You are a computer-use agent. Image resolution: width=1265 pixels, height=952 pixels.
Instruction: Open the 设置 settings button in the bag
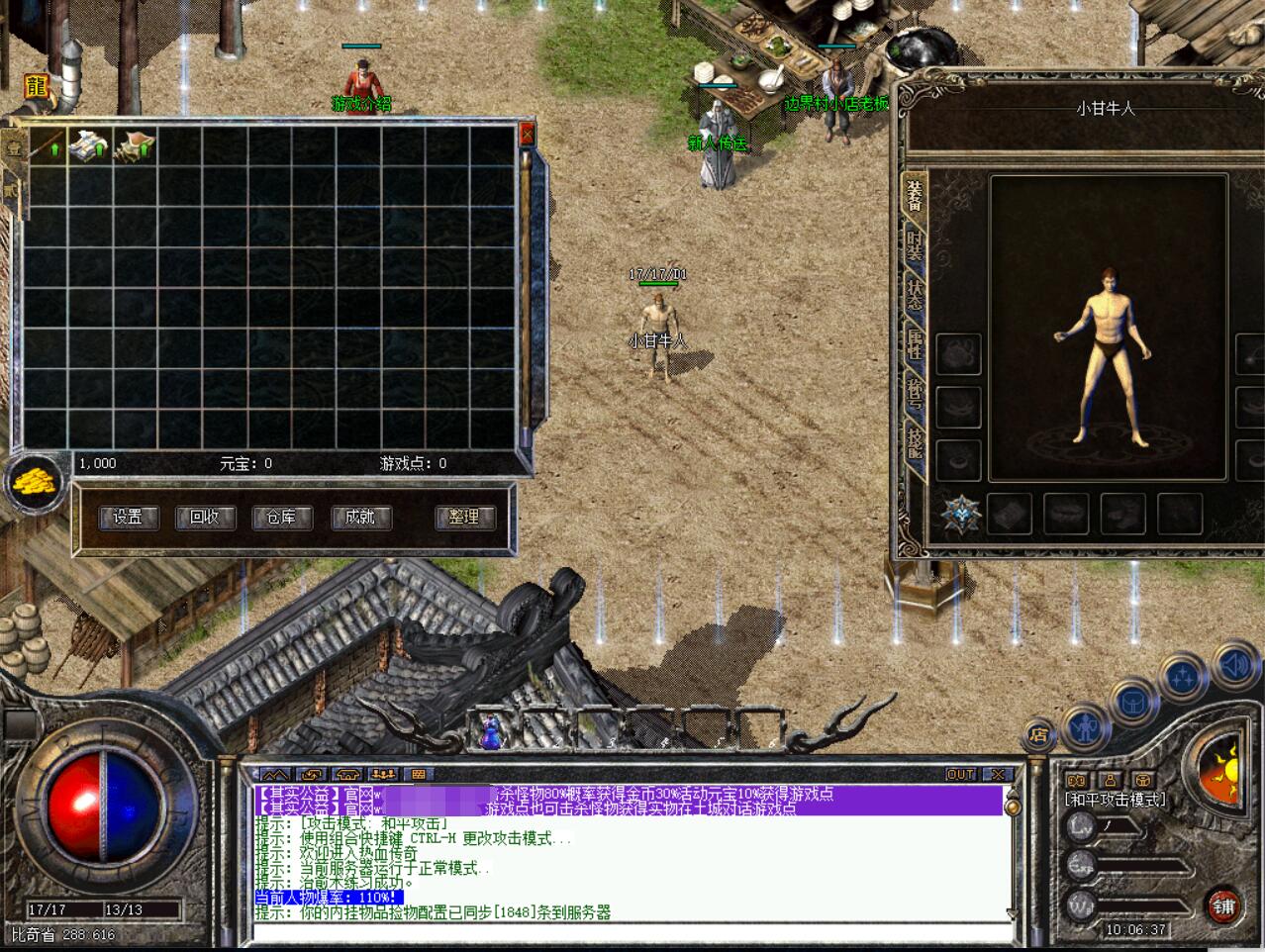[129, 517]
